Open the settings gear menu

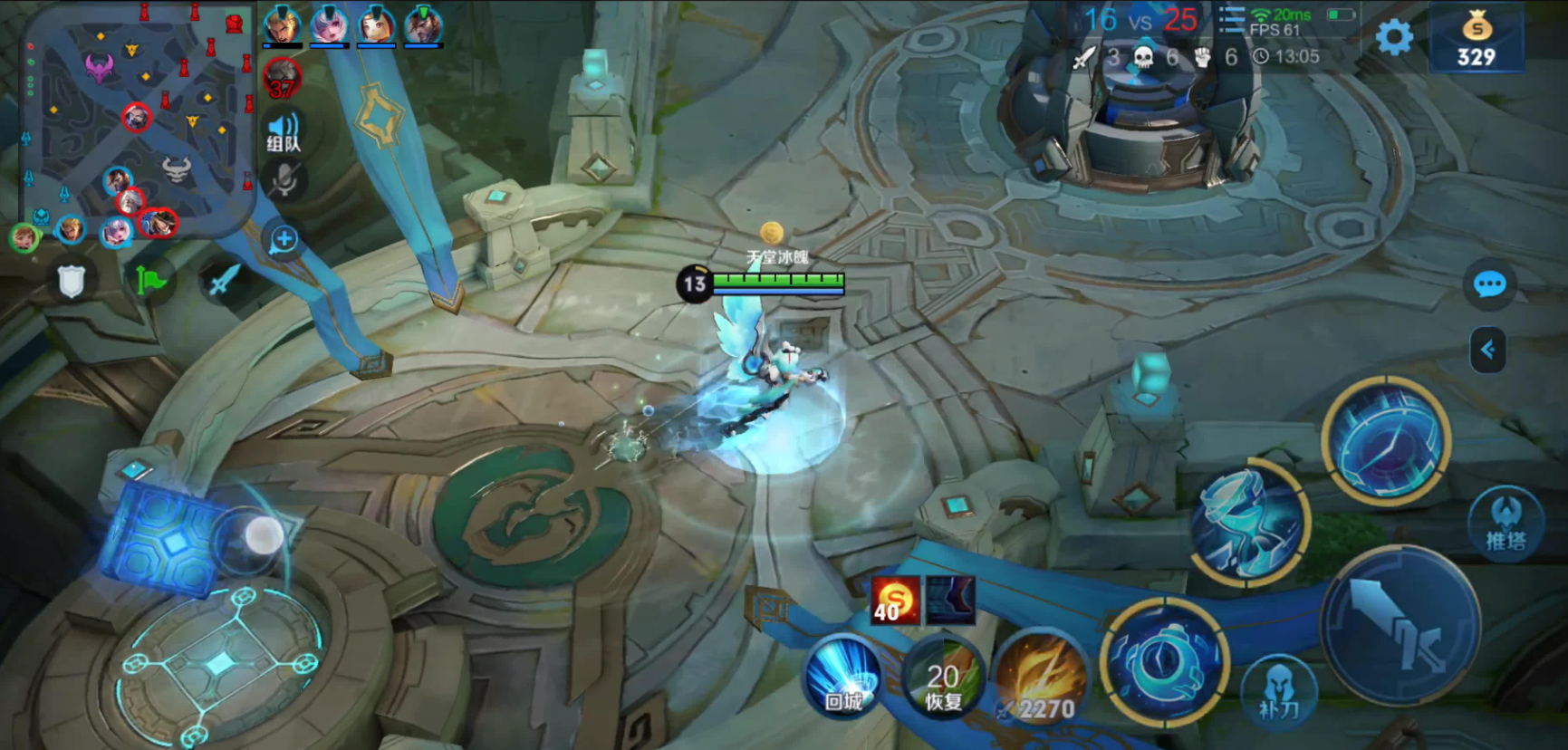click(1394, 38)
